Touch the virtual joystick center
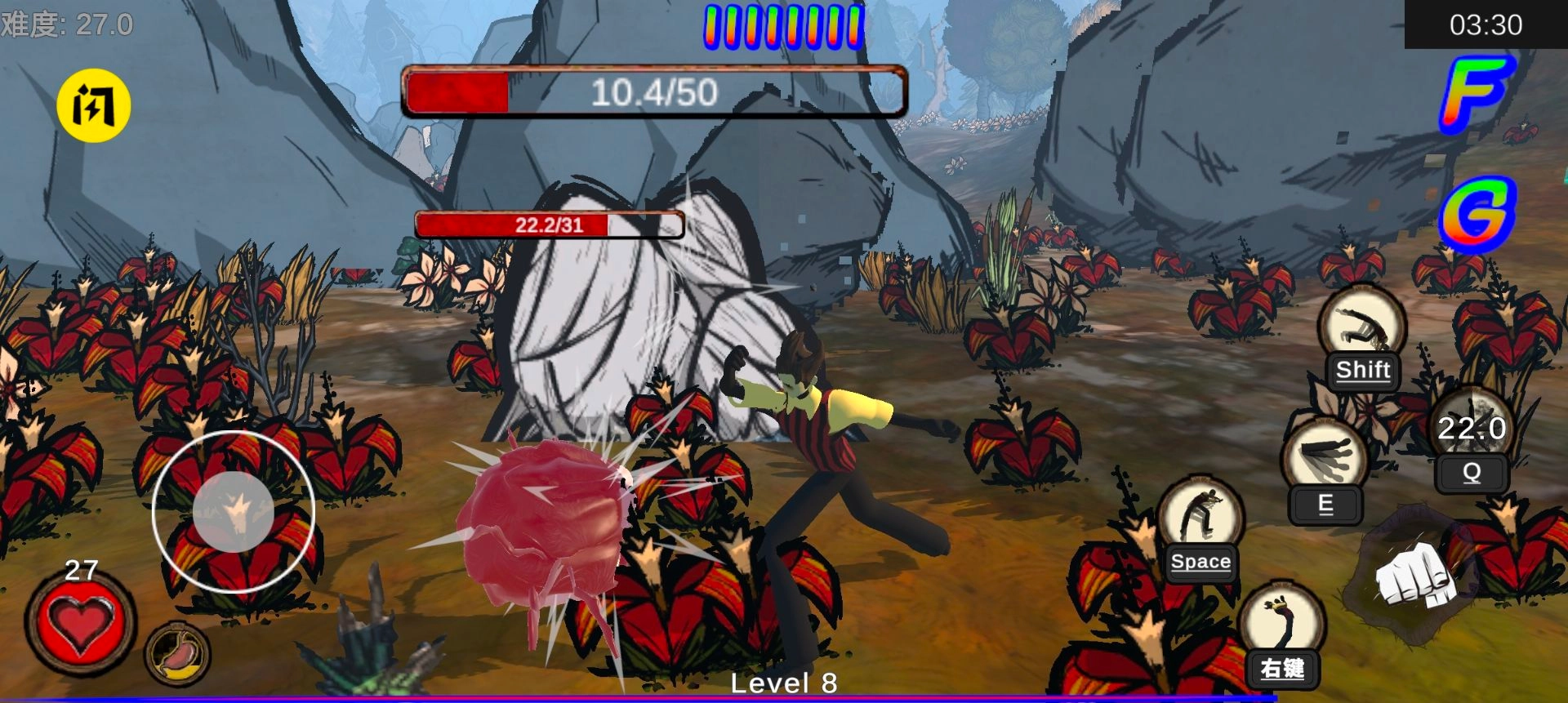Screen dimensions: 1568x703 click(x=234, y=512)
